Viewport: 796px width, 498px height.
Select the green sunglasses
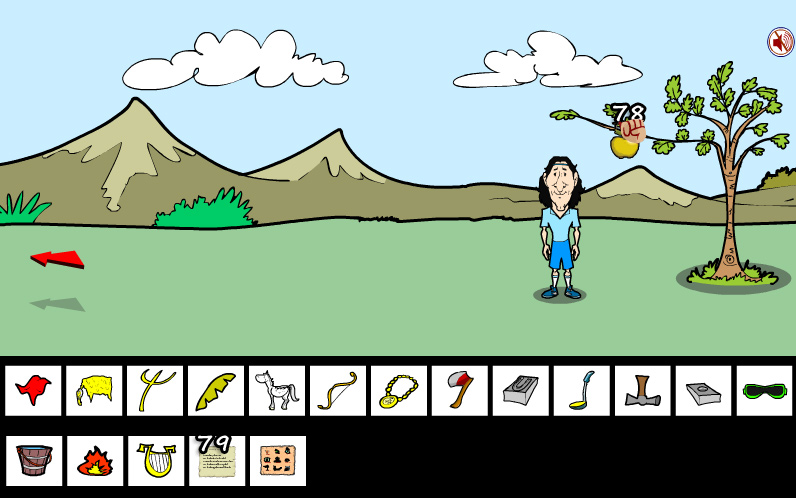coord(765,390)
